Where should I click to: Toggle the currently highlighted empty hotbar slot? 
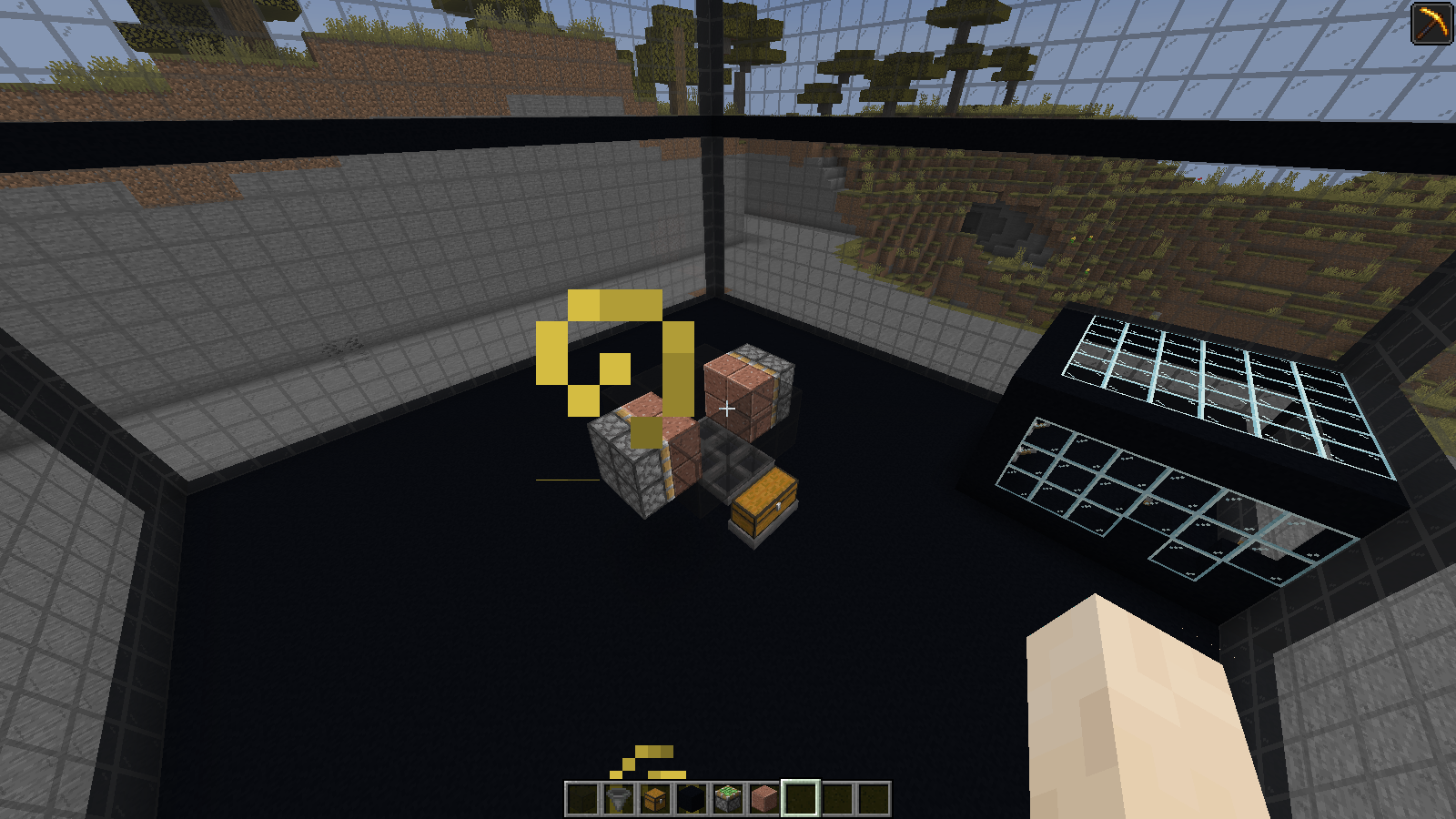point(799,796)
